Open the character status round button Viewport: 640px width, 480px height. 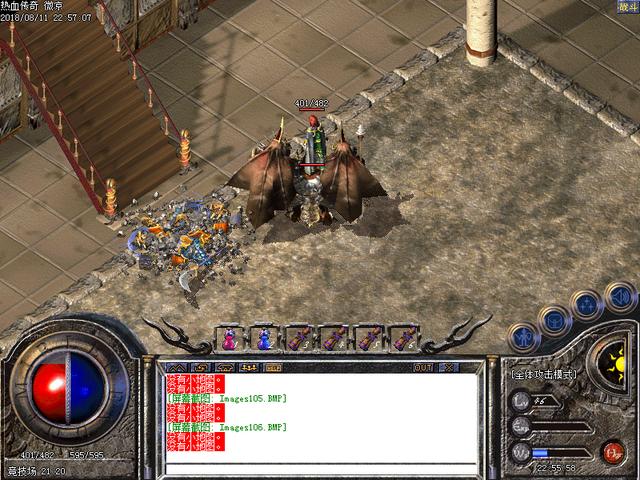point(520,335)
